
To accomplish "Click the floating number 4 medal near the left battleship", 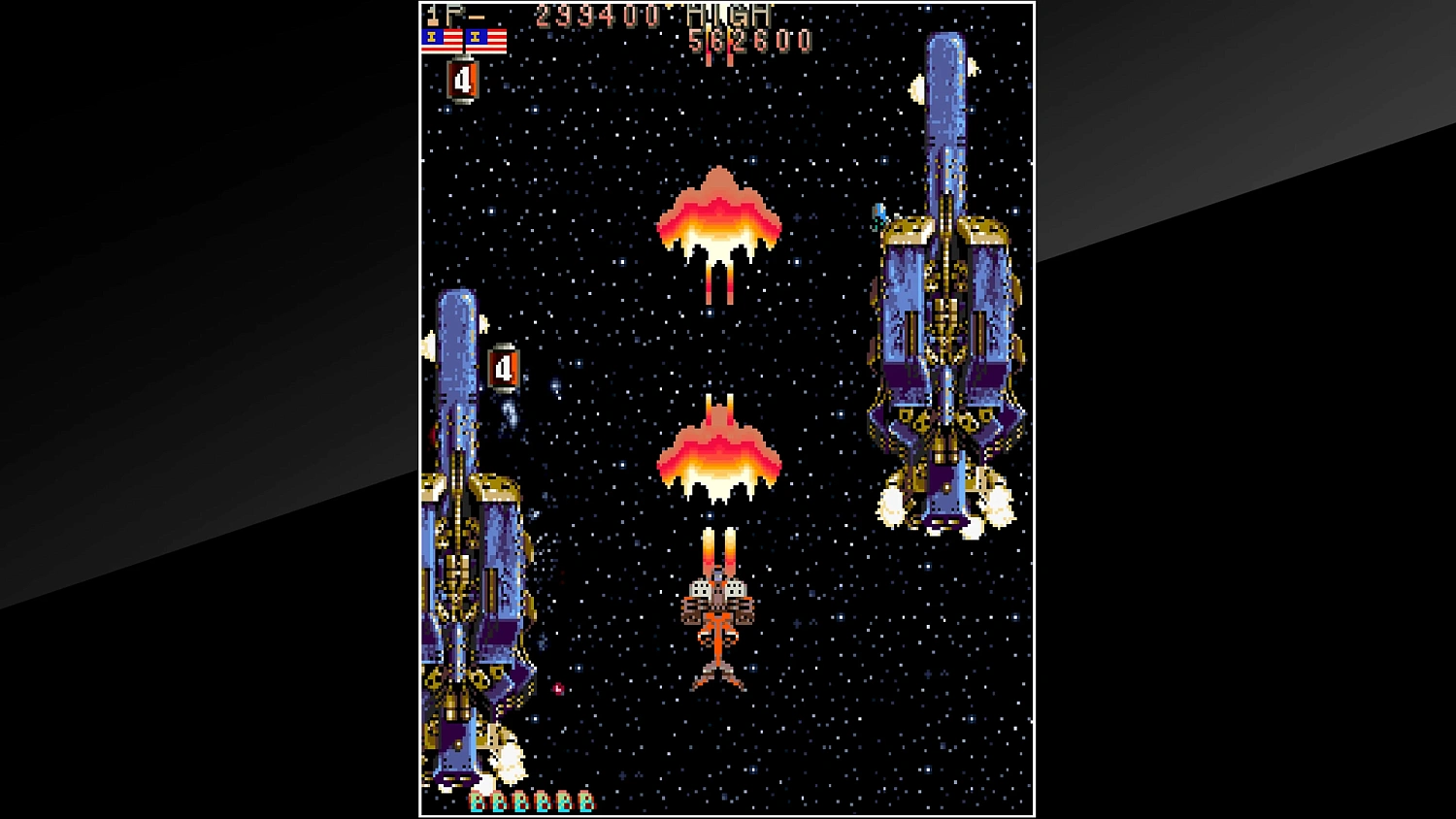I will 505,367.
